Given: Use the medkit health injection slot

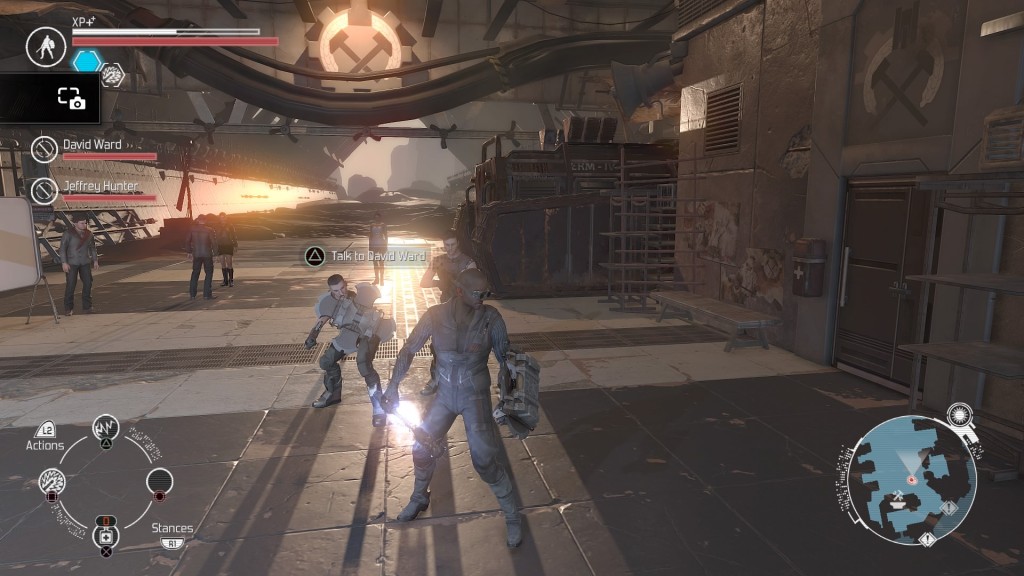Looking at the screenshot, I should [x=106, y=535].
